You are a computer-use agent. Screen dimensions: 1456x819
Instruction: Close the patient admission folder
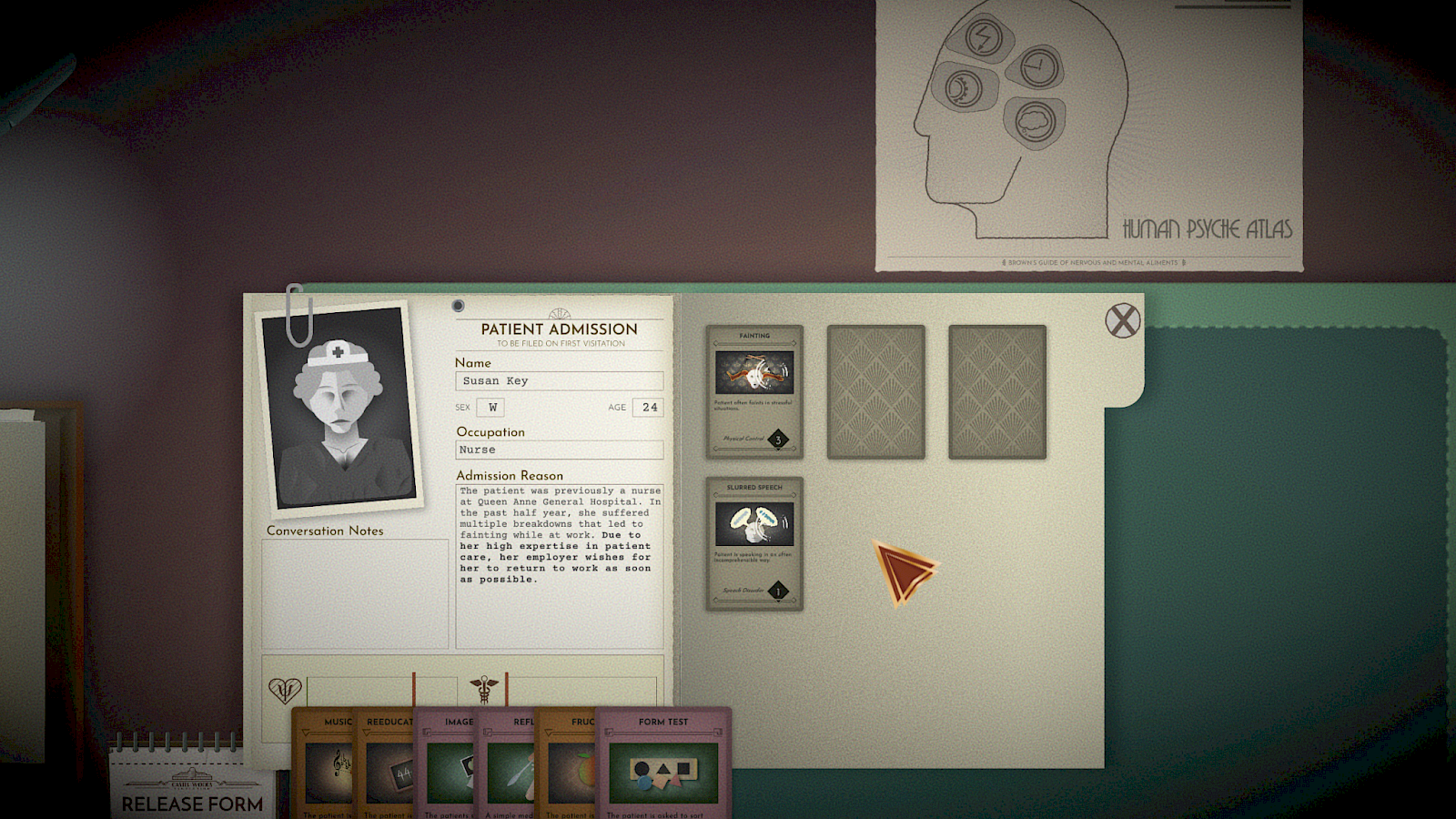coord(1122,320)
